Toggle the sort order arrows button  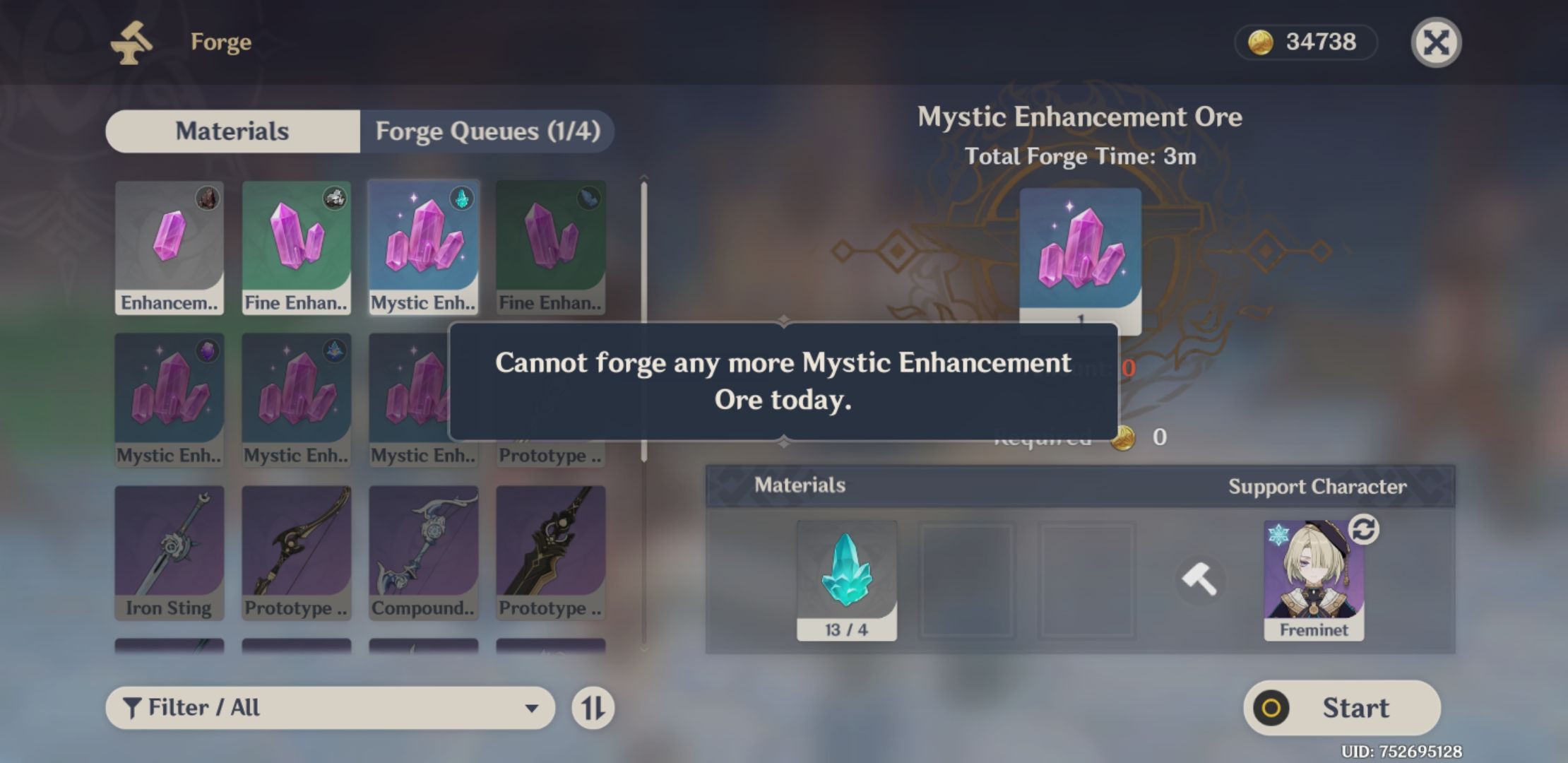[592, 706]
